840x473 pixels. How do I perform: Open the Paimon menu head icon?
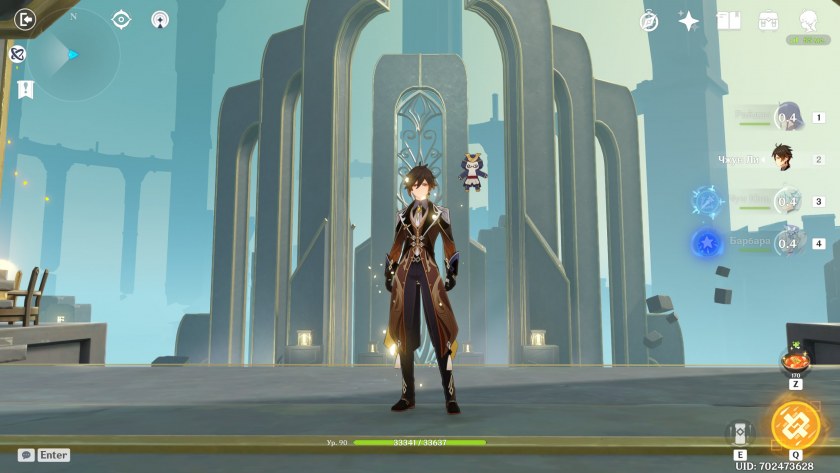808,21
